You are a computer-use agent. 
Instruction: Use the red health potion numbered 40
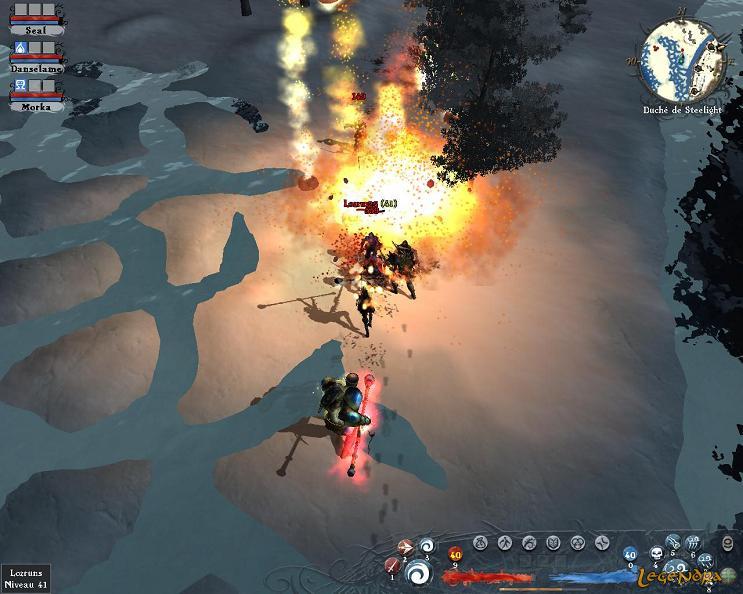pyautogui.click(x=456, y=554)
